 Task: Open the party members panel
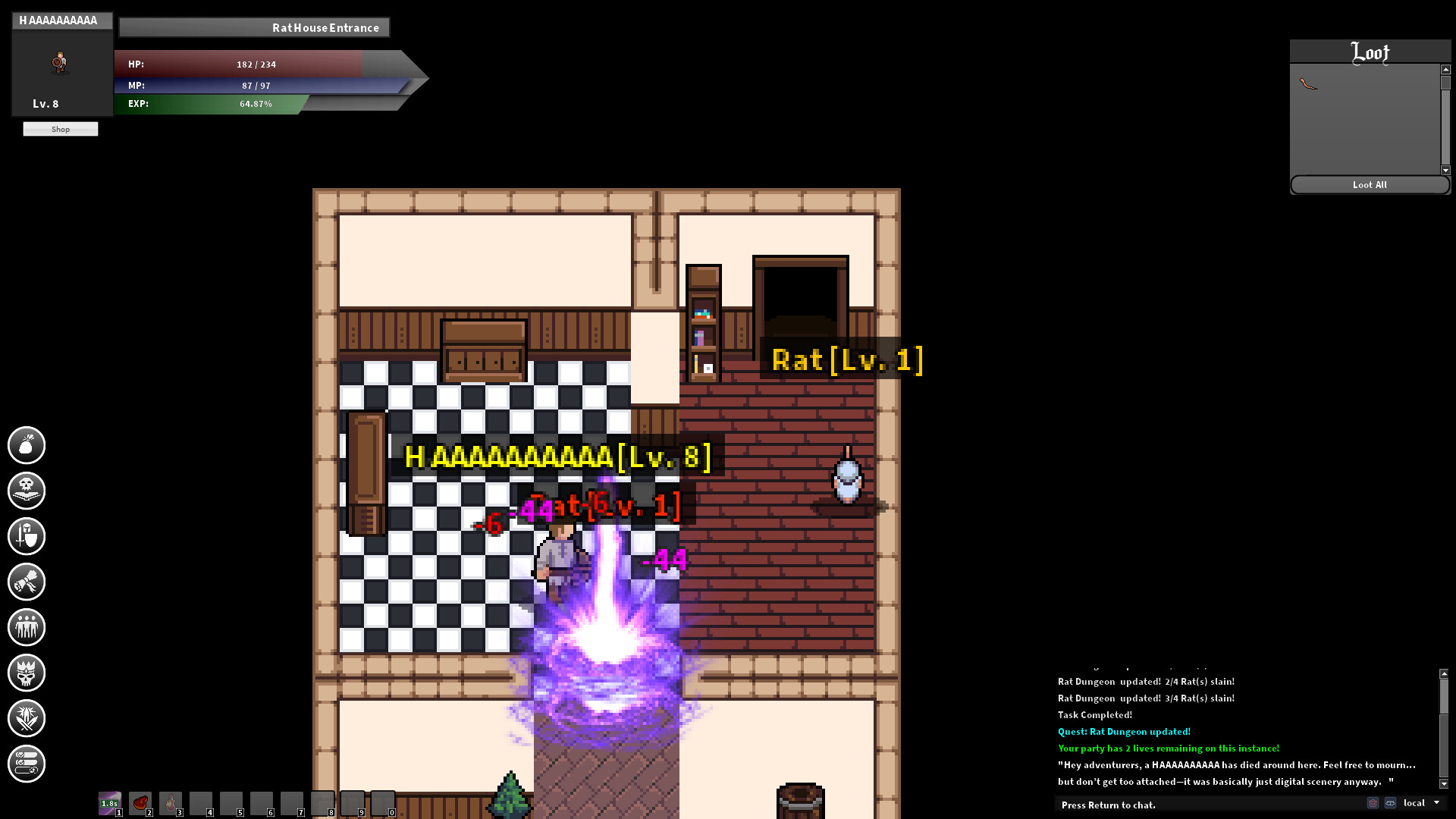[27, 627]
